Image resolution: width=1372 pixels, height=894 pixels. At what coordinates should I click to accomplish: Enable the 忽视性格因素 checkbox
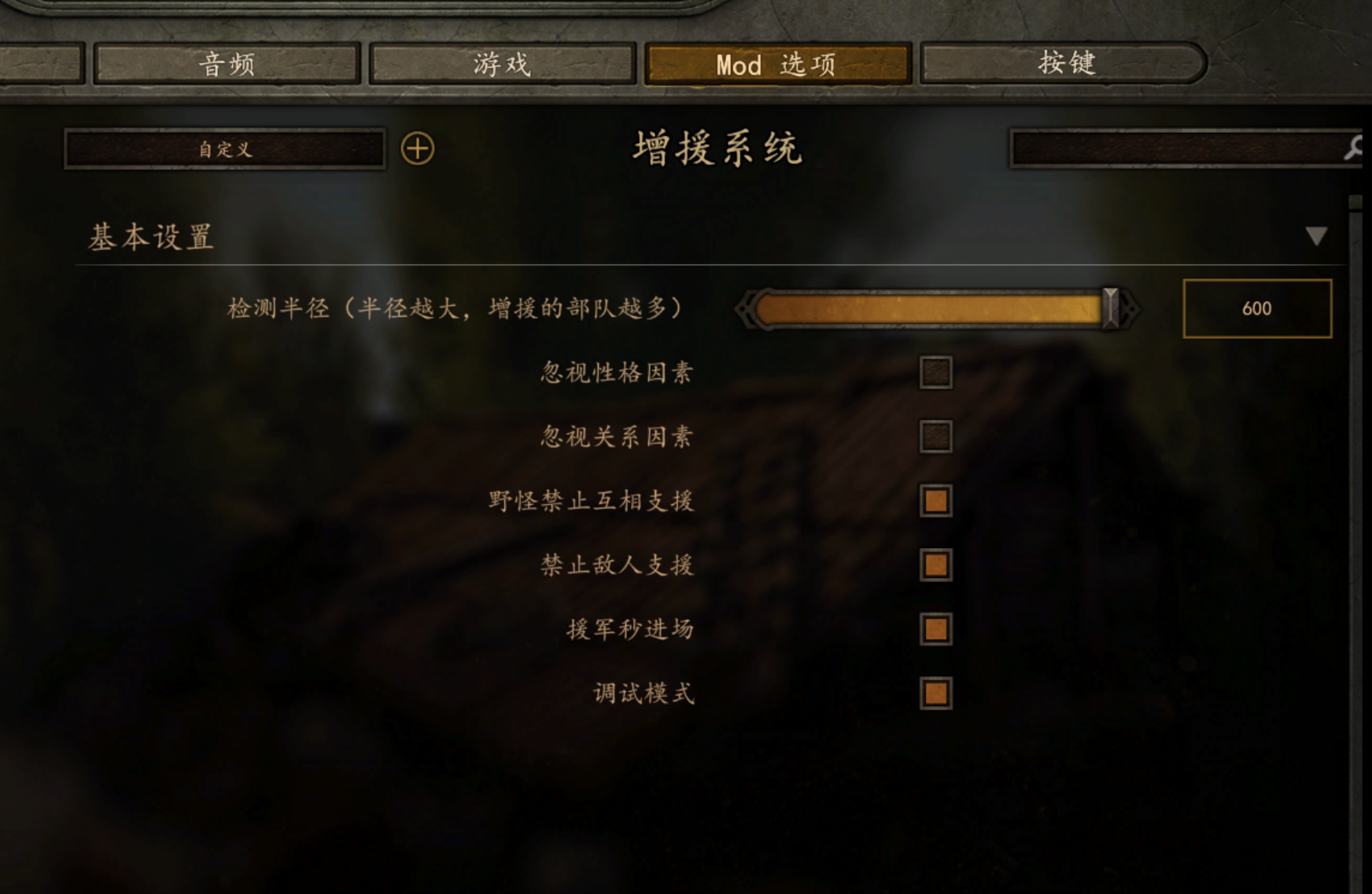pos(935,375)
